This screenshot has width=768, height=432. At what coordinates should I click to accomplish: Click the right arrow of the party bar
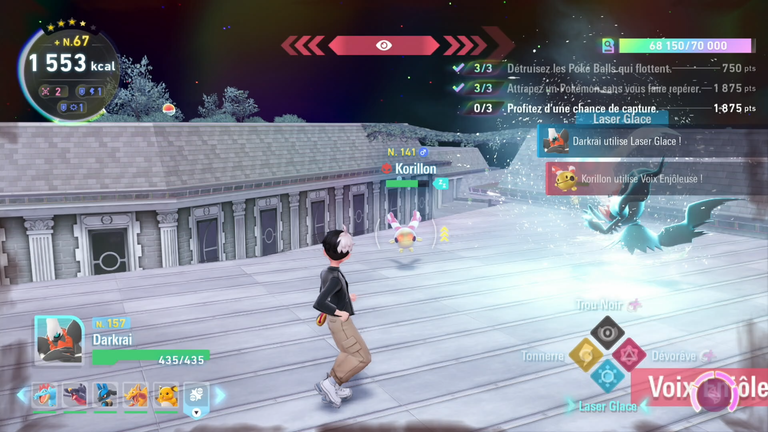pyautogui.click(x=220, y=396)
